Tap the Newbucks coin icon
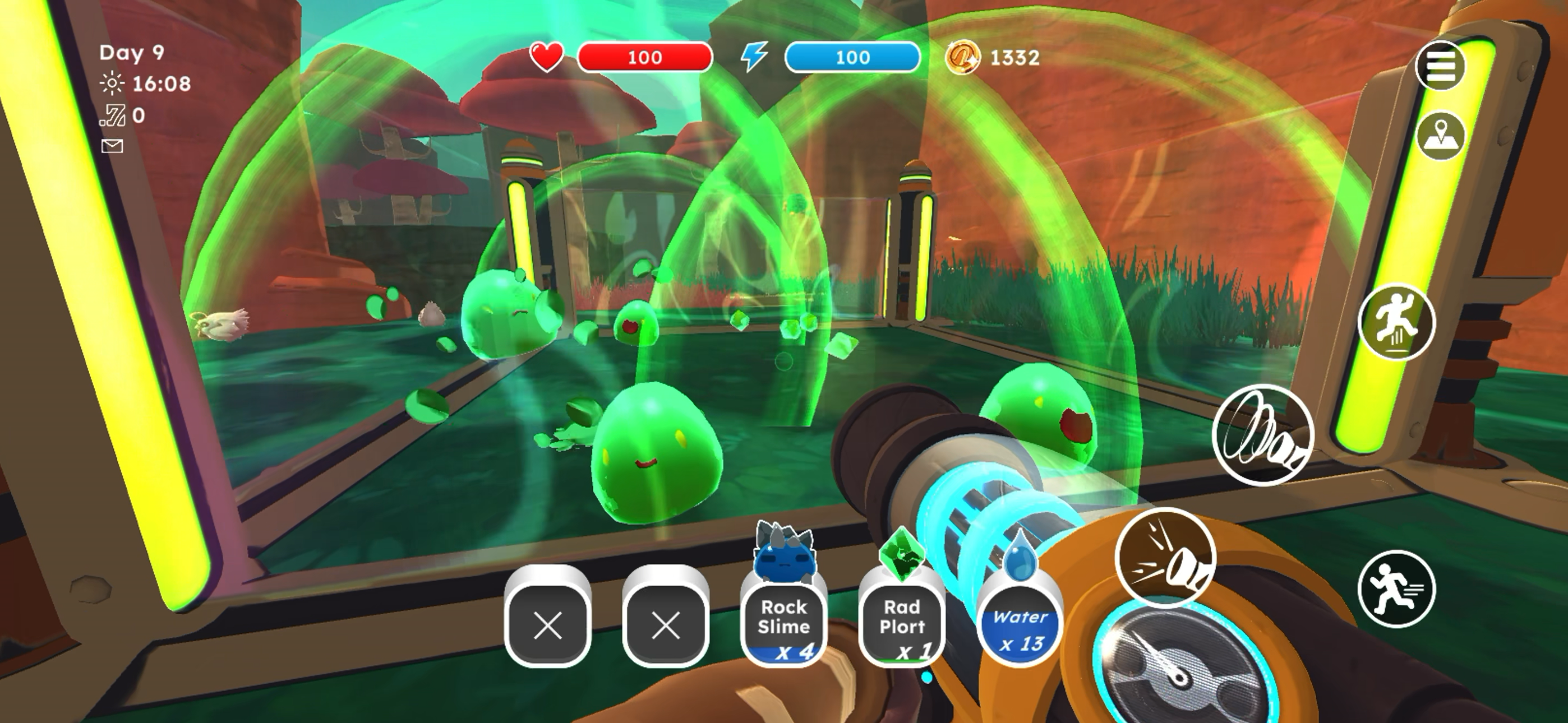Image resolution: width=1568 pixels, height=723 pixels. click(963, 57)
